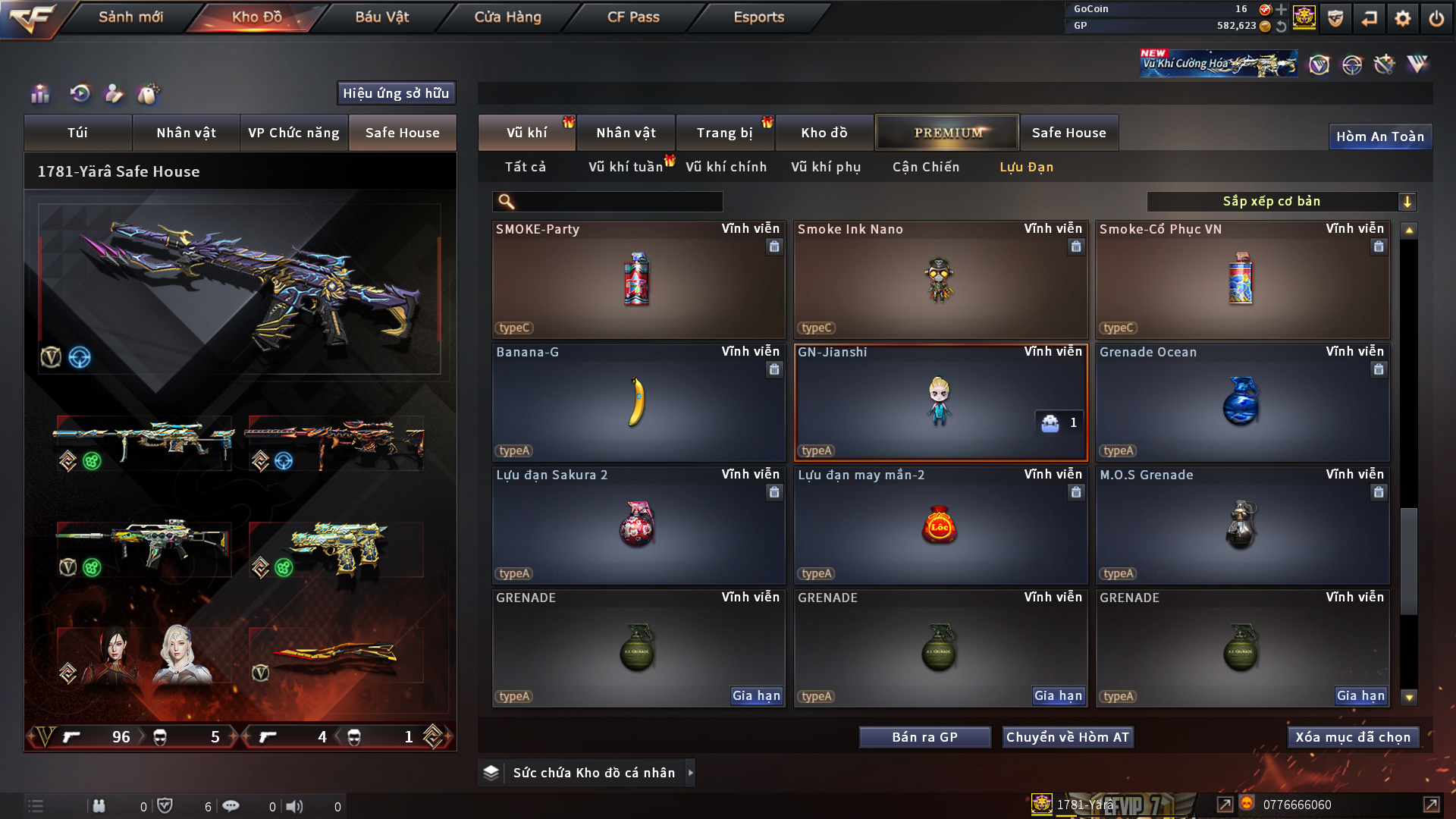This screenshot has width=1456, height=819.
Task: Open the Hòm An Toàn safe box
Action: tap(1379, 136)
